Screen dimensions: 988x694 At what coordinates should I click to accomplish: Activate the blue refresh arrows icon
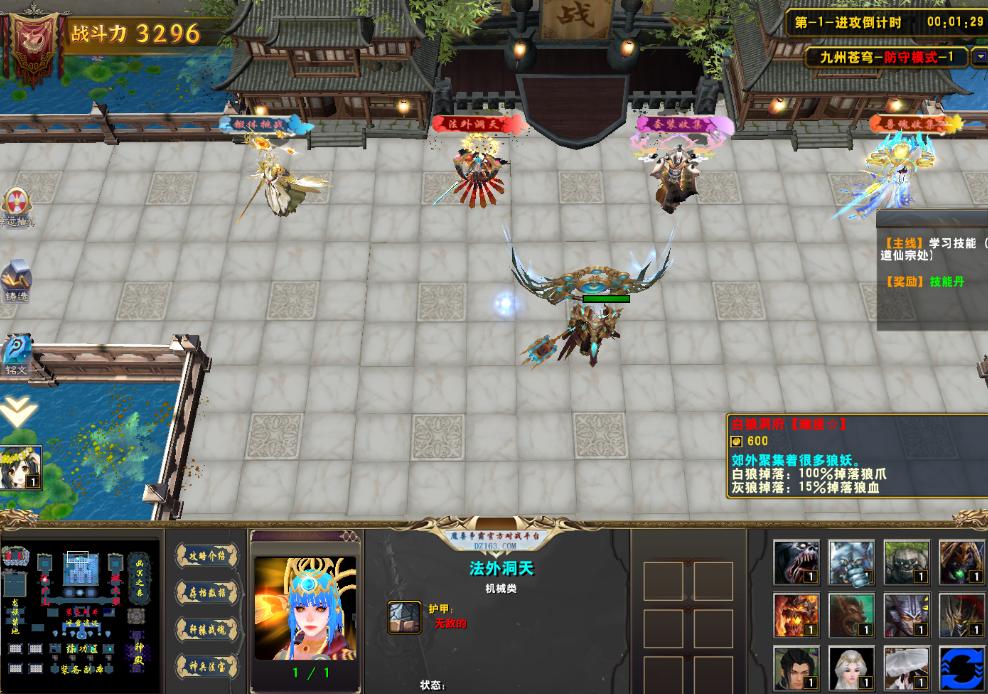click(960, 670)
